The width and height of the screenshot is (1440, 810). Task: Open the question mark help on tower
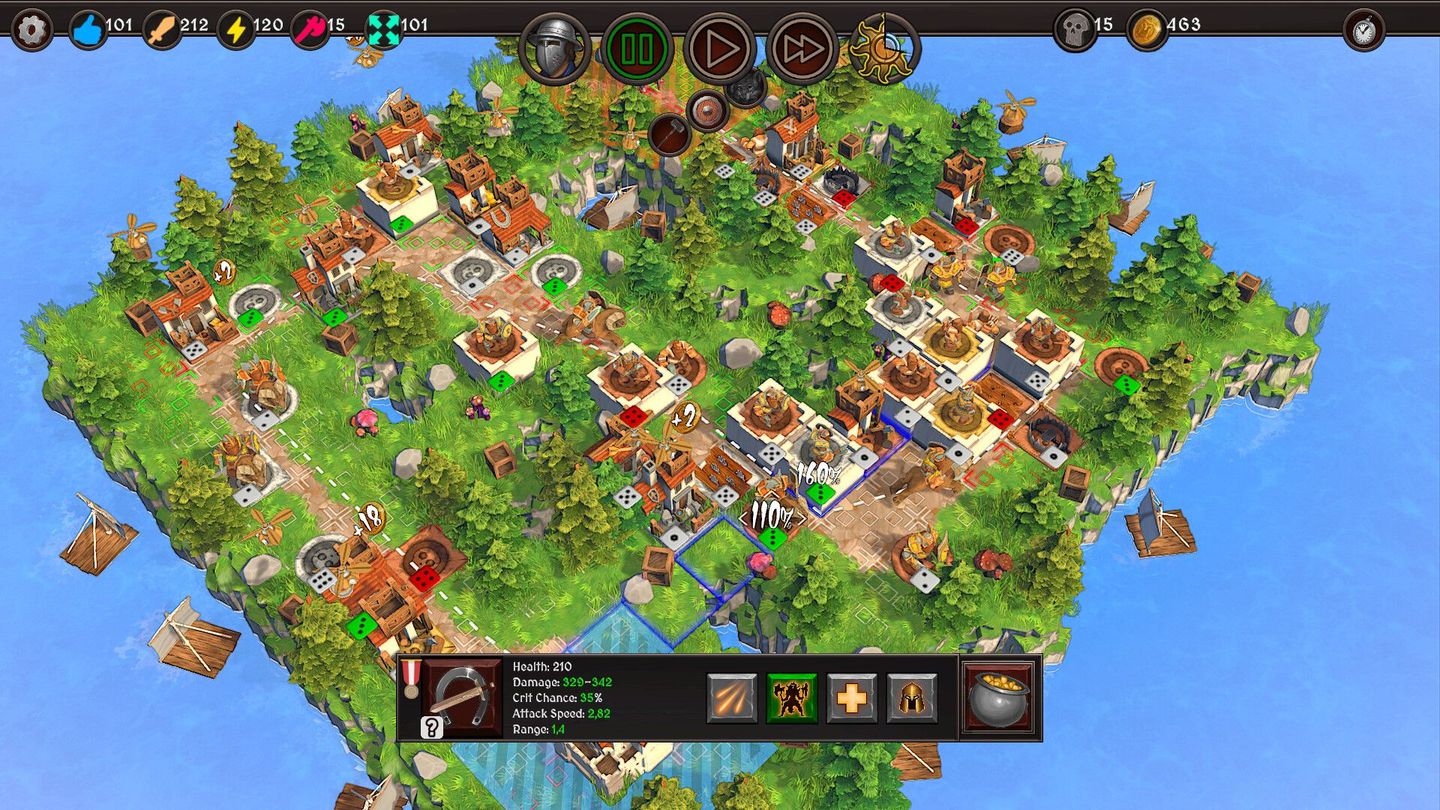tap(432, 727)
